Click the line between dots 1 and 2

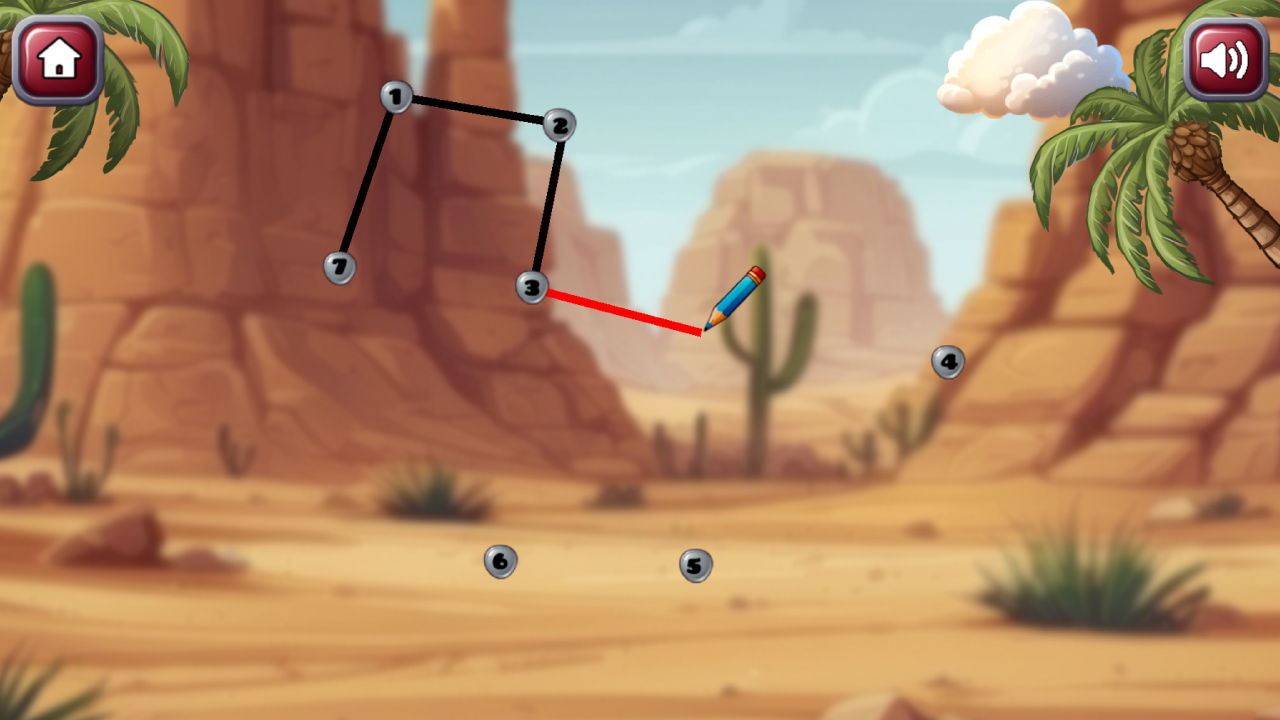[x=480, y=110]
